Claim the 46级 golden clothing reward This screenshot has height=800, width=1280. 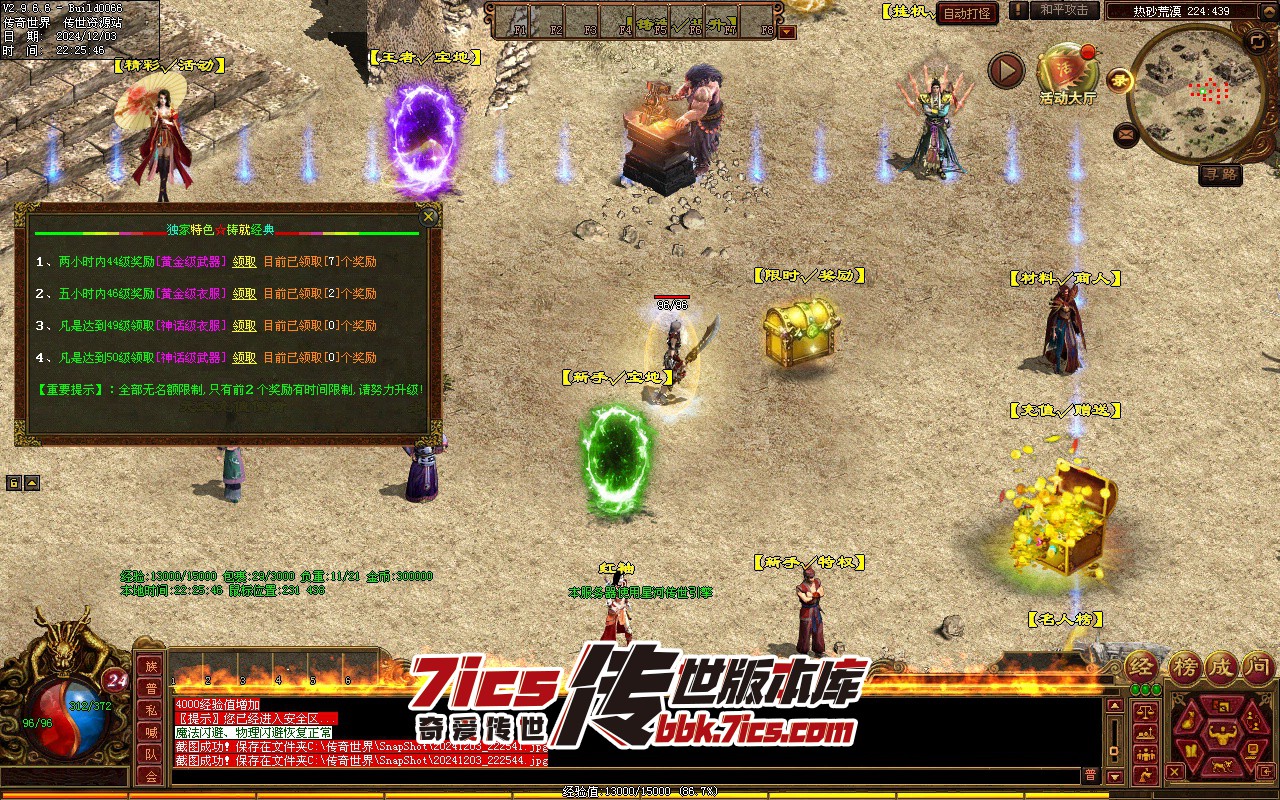(244, 294)
